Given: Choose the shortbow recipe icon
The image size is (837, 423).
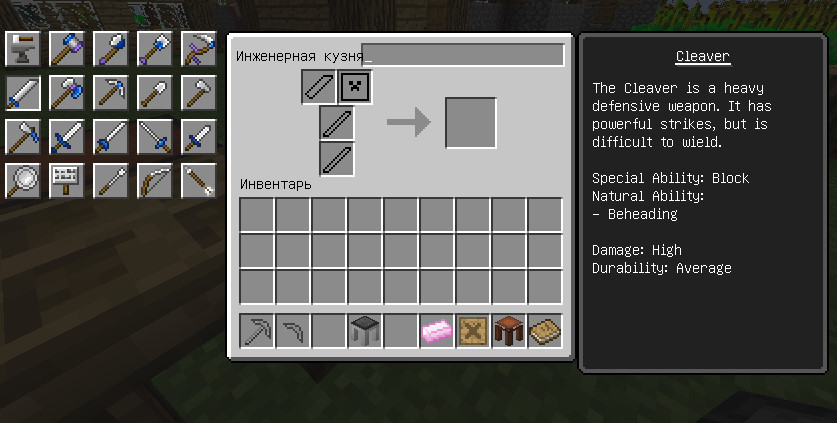Looking at the screenshot, I should click(154, 180).
